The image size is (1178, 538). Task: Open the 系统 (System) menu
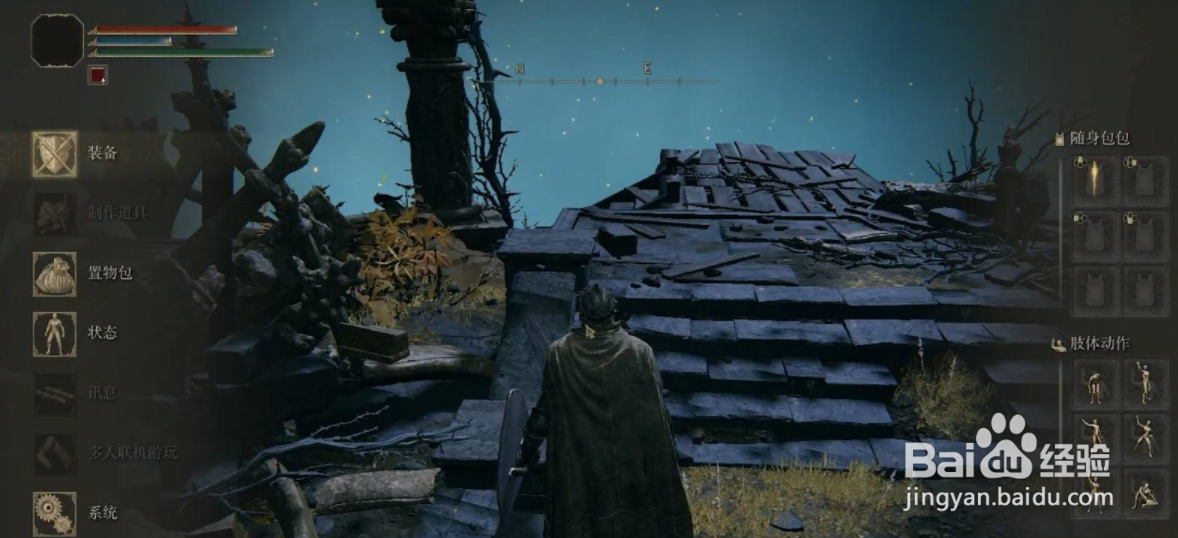[x=56, y=511]
